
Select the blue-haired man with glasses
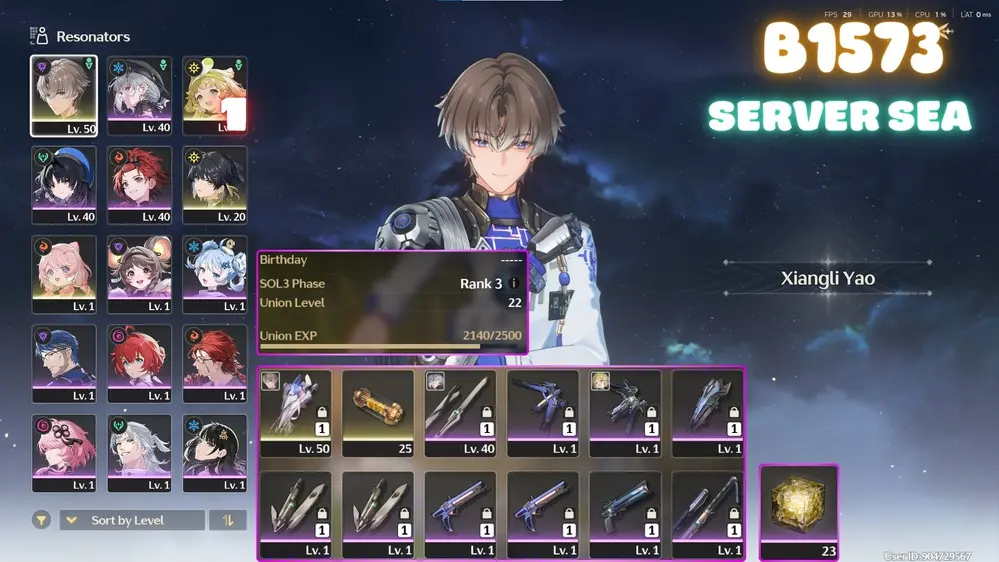(64, 363)
